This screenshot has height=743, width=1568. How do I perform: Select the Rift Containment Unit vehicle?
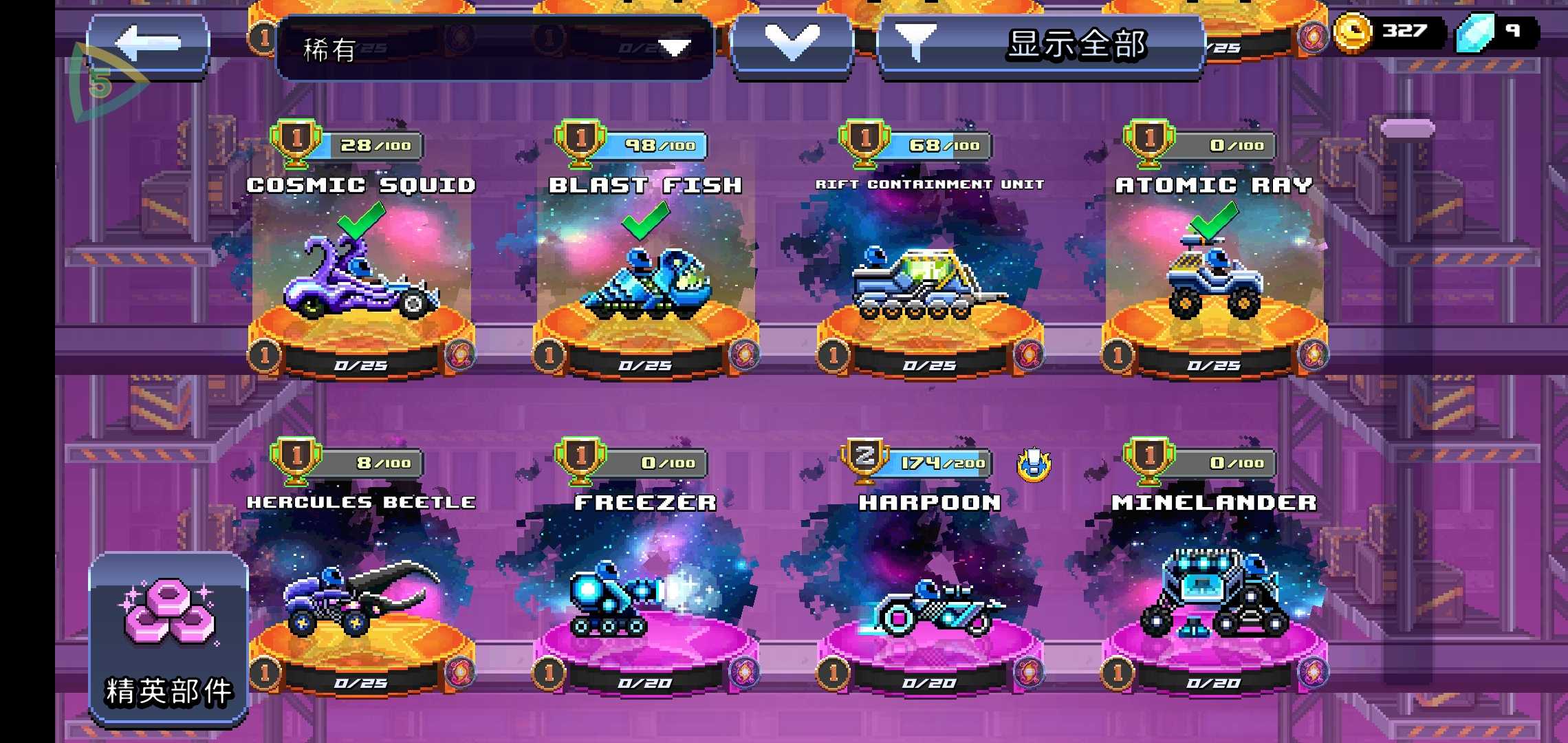[930, 282]
